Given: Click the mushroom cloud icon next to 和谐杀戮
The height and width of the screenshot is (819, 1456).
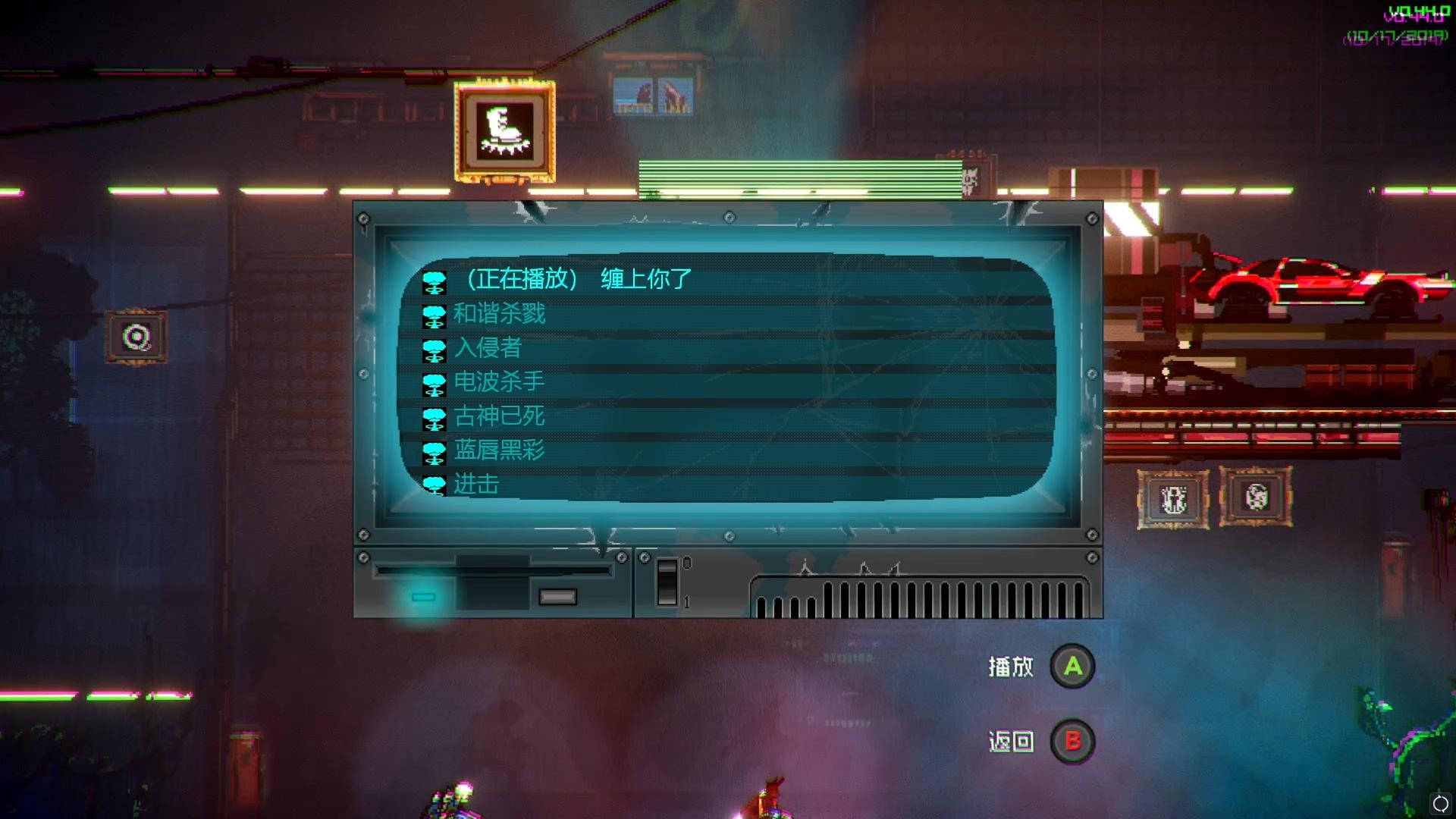Looking at the screenshot, I should [433, 315].
